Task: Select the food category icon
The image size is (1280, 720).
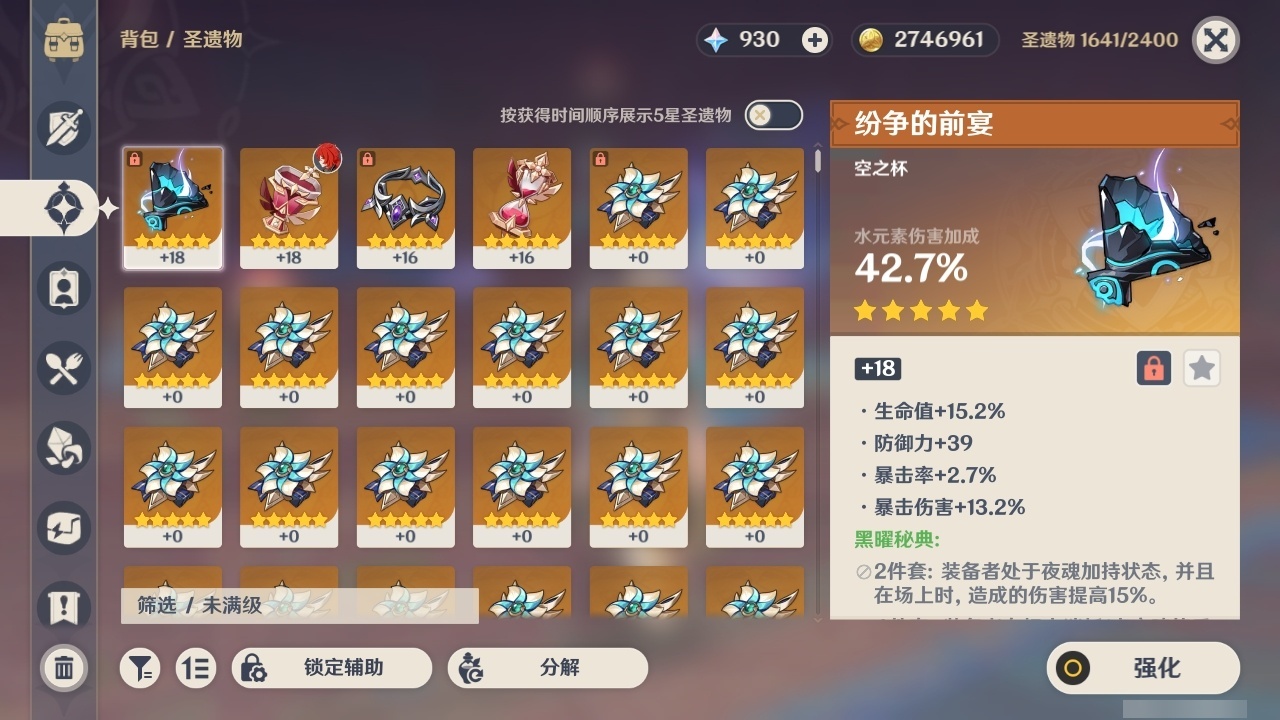Action: coord(62,368)
